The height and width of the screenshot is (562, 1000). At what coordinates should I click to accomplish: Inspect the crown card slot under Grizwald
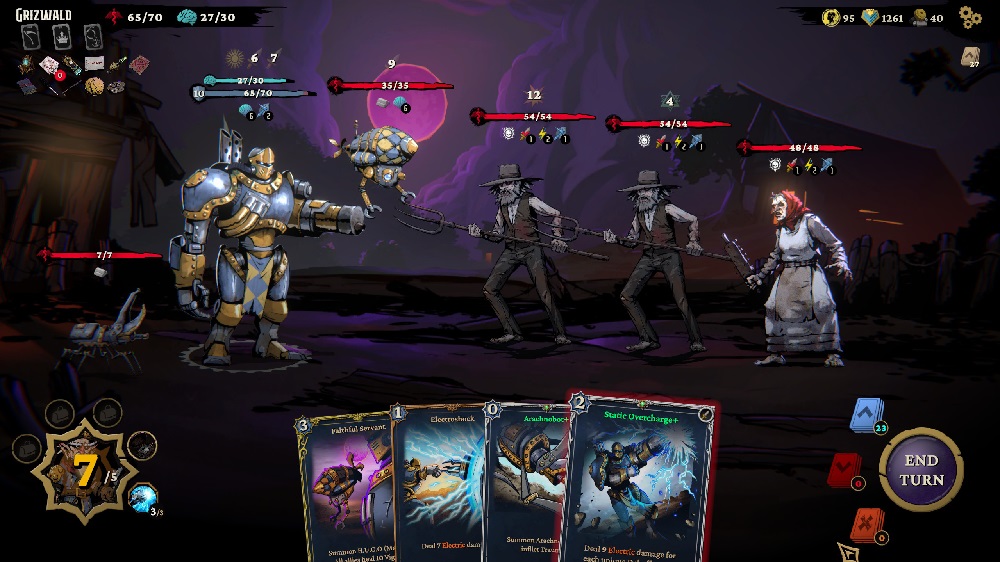[x=62, y=38]
